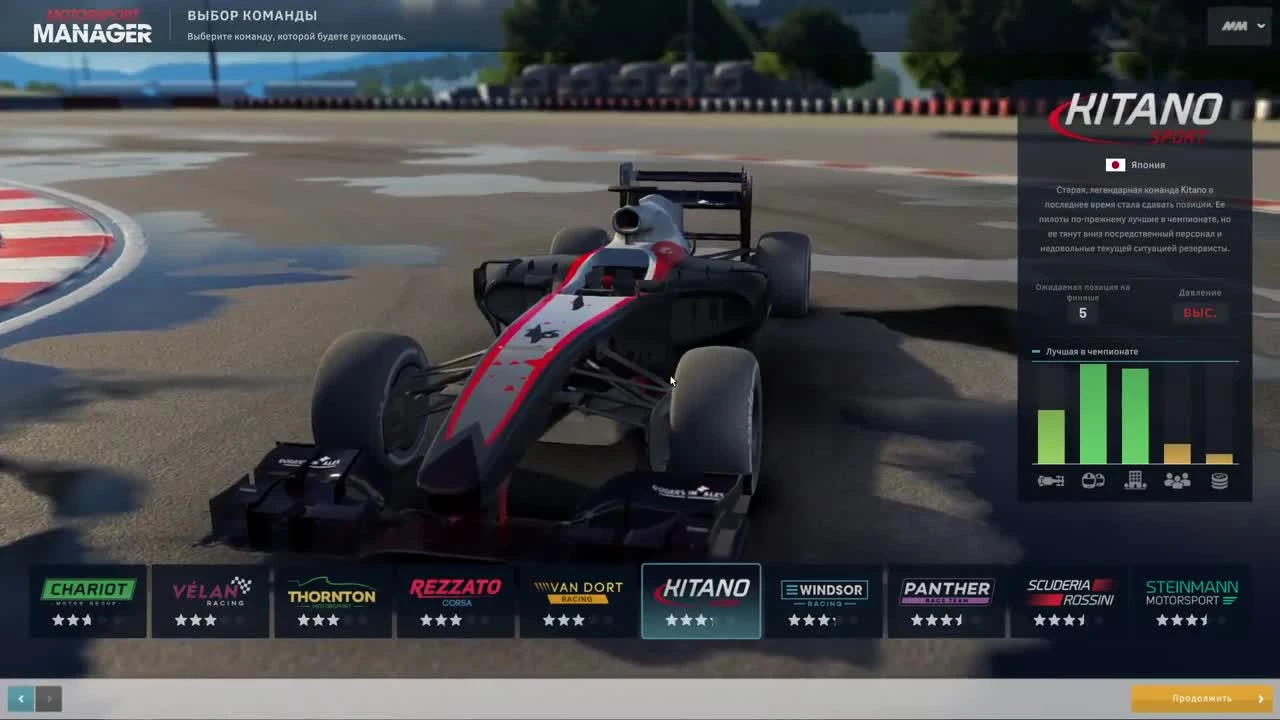Select the Panther Race Team
Viewport: 1280px width, 720px height.
click(945, 600)
